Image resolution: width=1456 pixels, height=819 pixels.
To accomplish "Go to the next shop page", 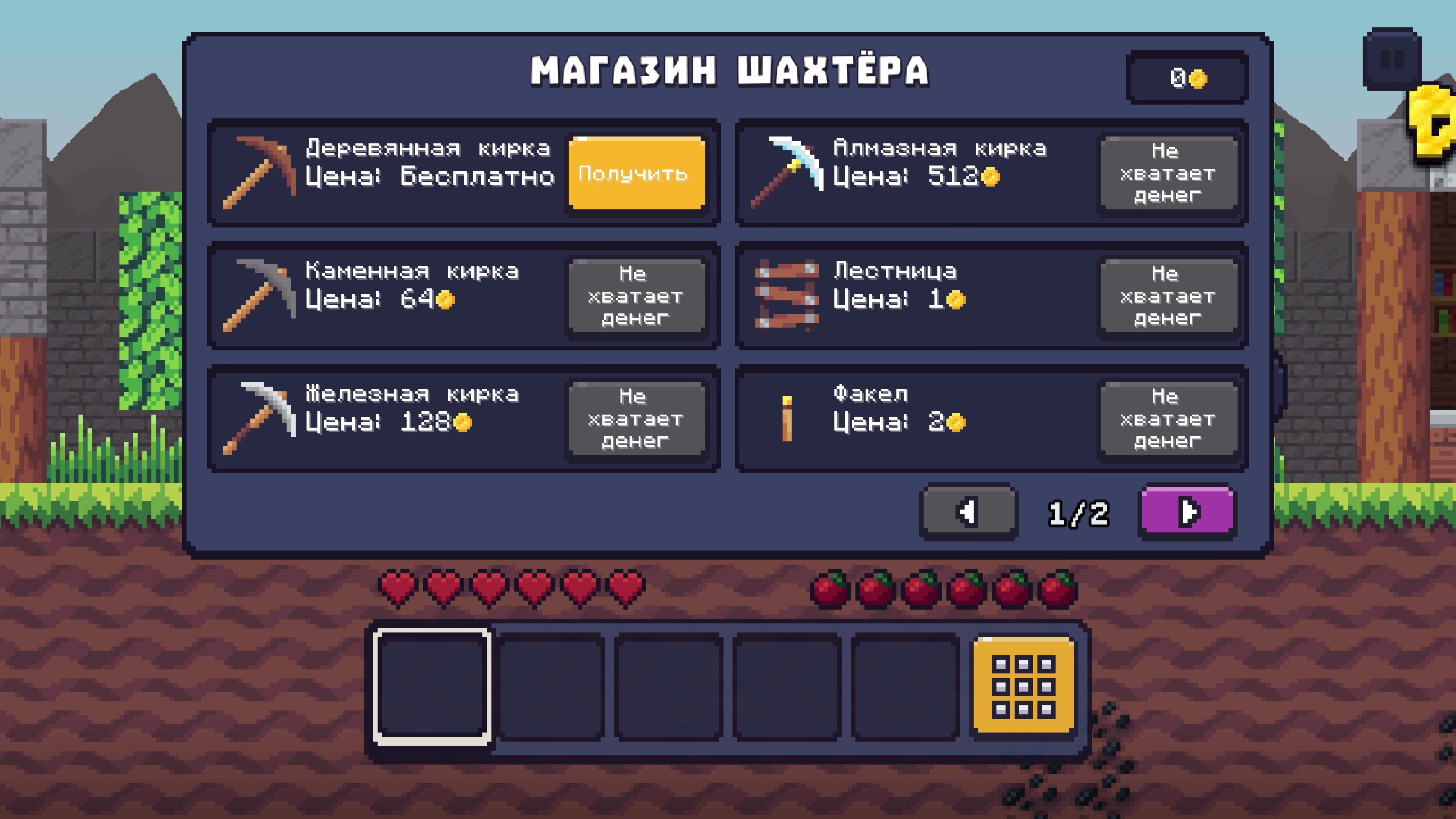I will [x=1186, y=513].
